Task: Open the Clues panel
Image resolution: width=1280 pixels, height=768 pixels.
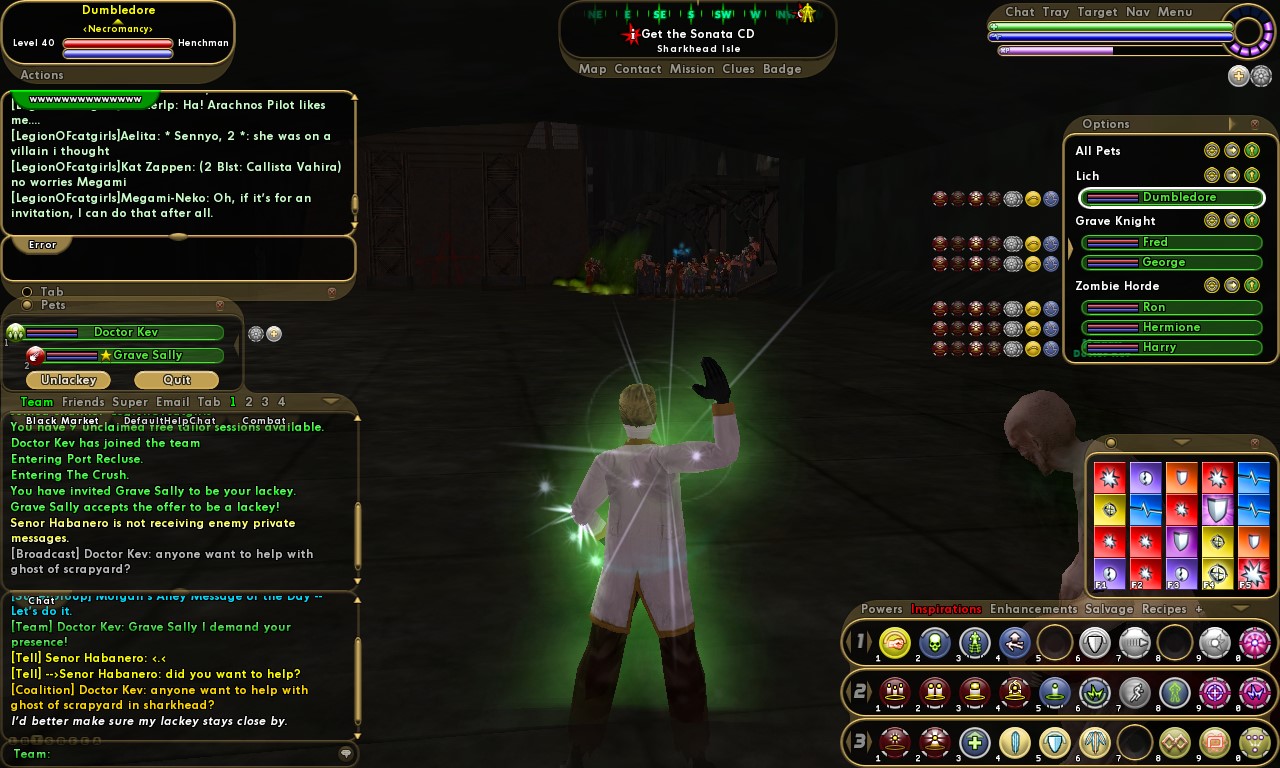Action: 738,69
